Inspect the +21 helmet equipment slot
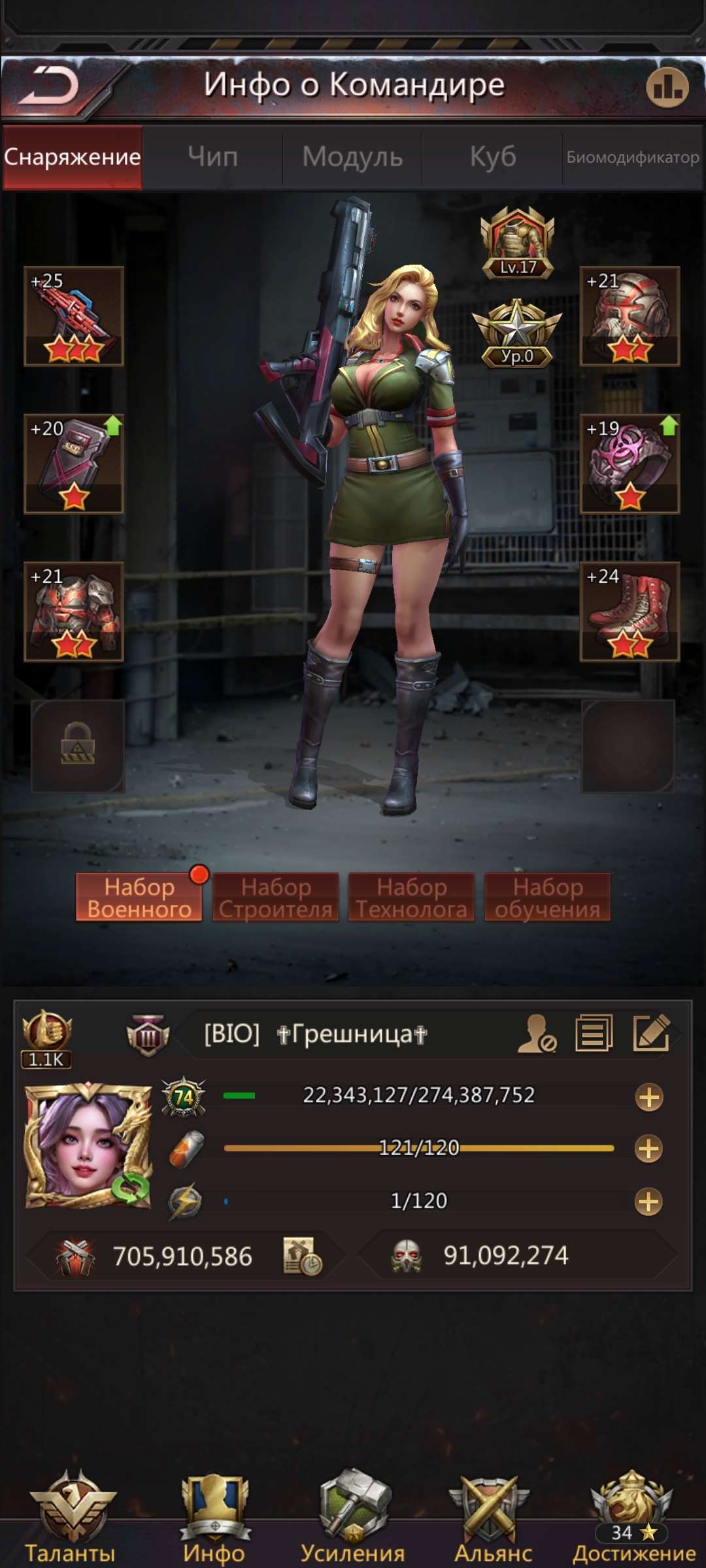The image size is (706, 1568). pos(630,316)
